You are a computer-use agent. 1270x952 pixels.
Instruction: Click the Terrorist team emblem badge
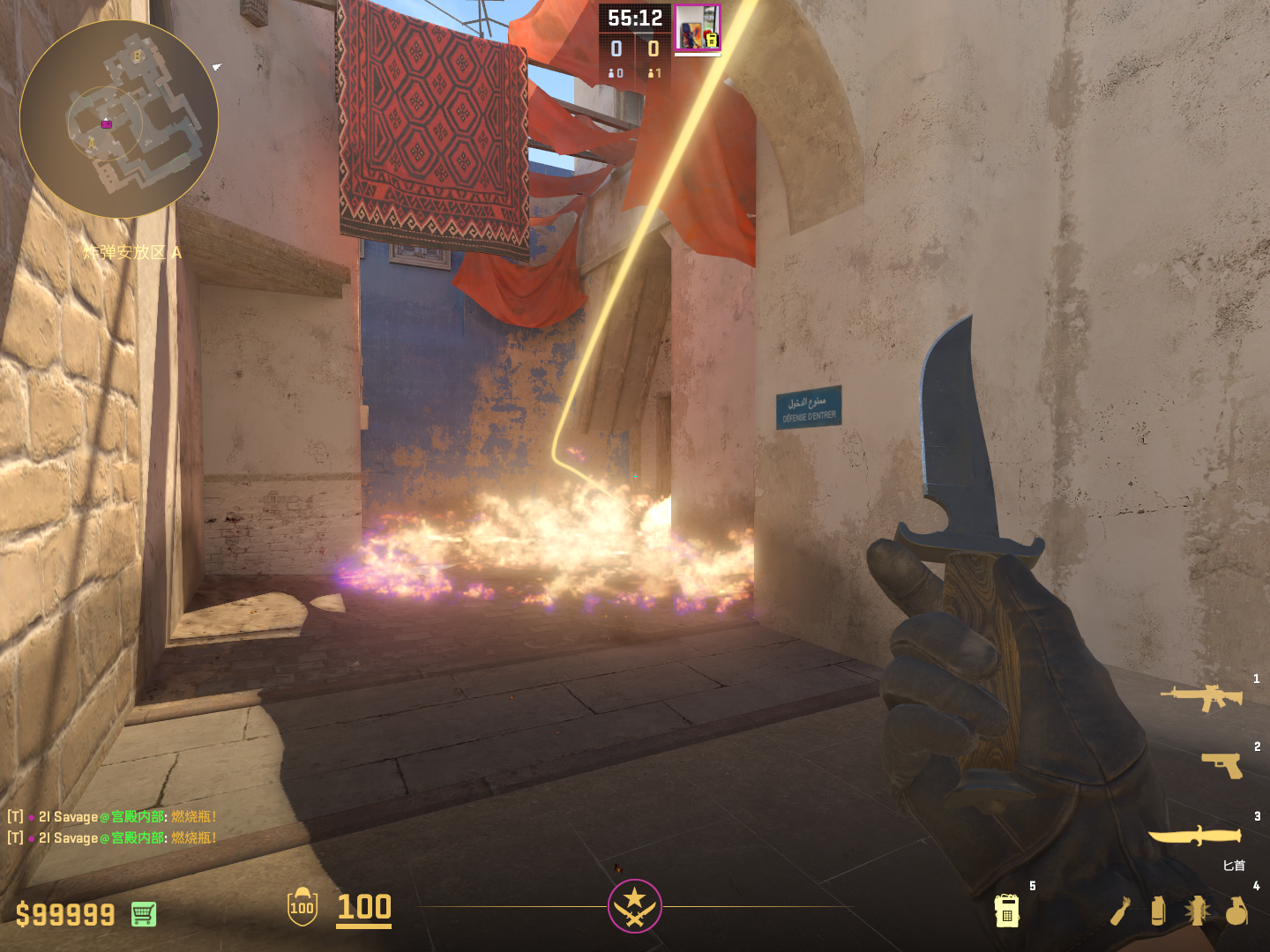634,905
